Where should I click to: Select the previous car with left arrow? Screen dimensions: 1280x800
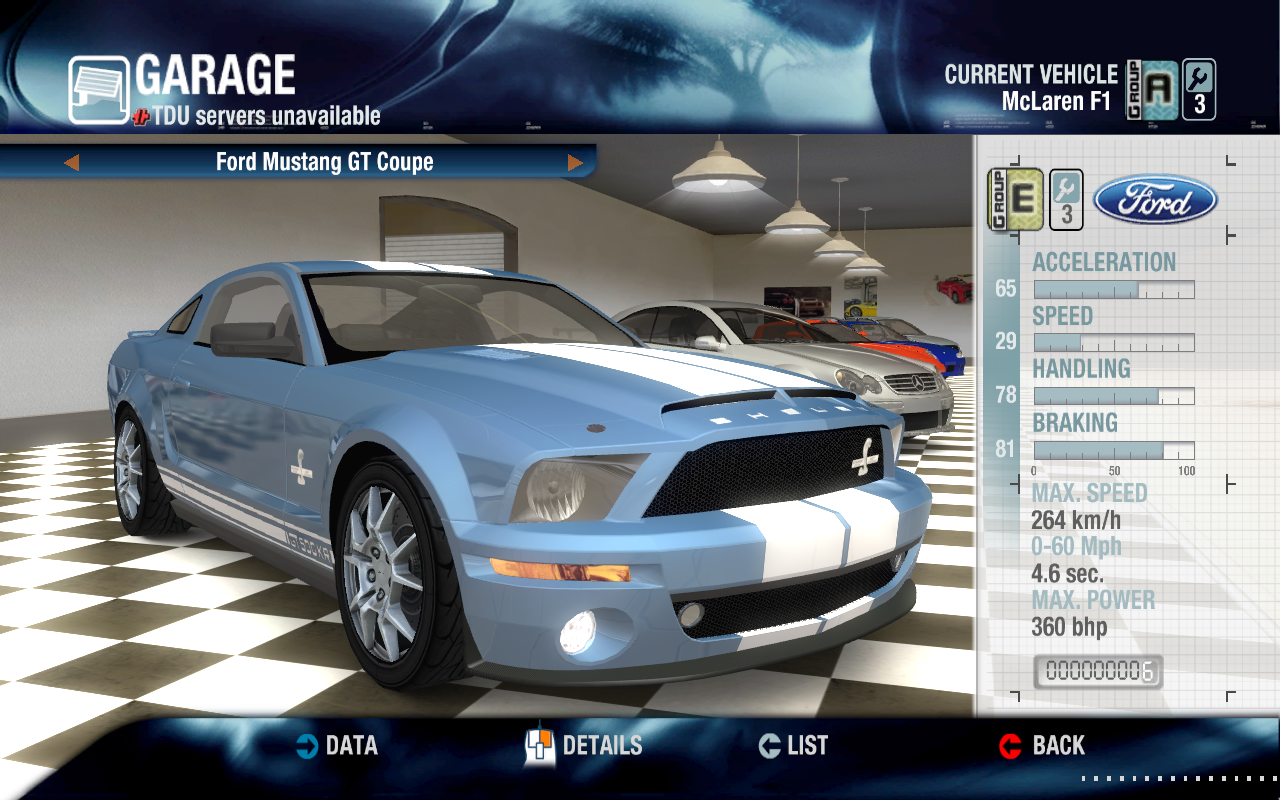pos(71,162)
